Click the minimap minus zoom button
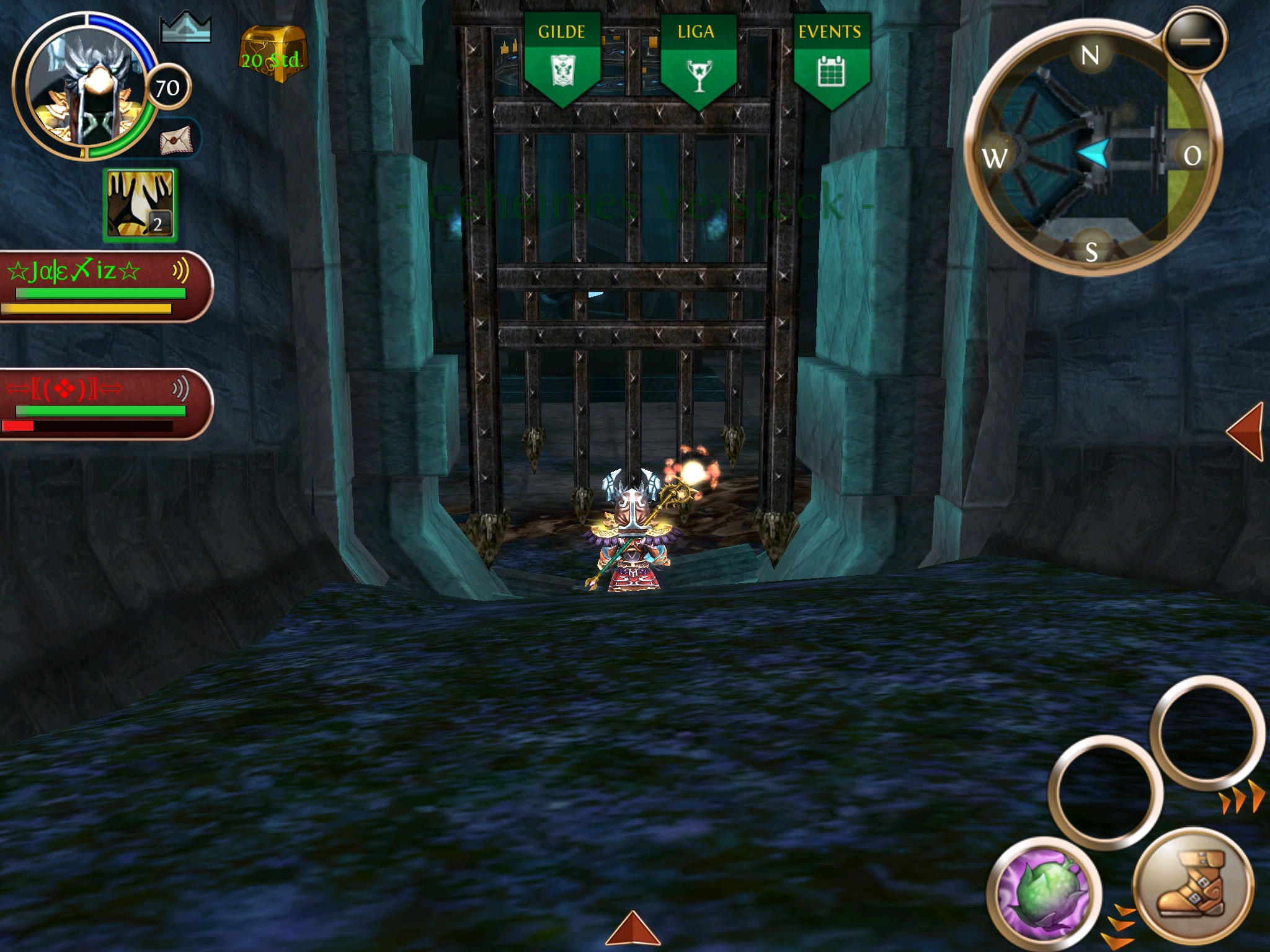Viewport: 1270px width, 952px height. coord(1195,40)
